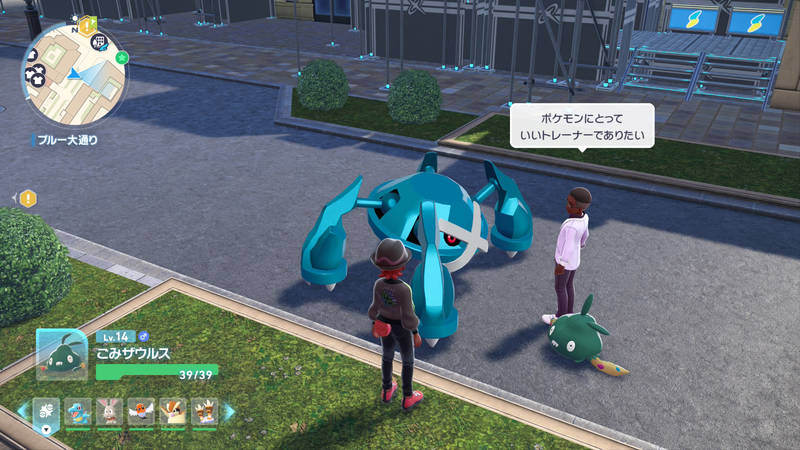Choose Bunnelby in the party bar
The height and width of the screenshot is (450, 800).
click(x=109, y=411)
